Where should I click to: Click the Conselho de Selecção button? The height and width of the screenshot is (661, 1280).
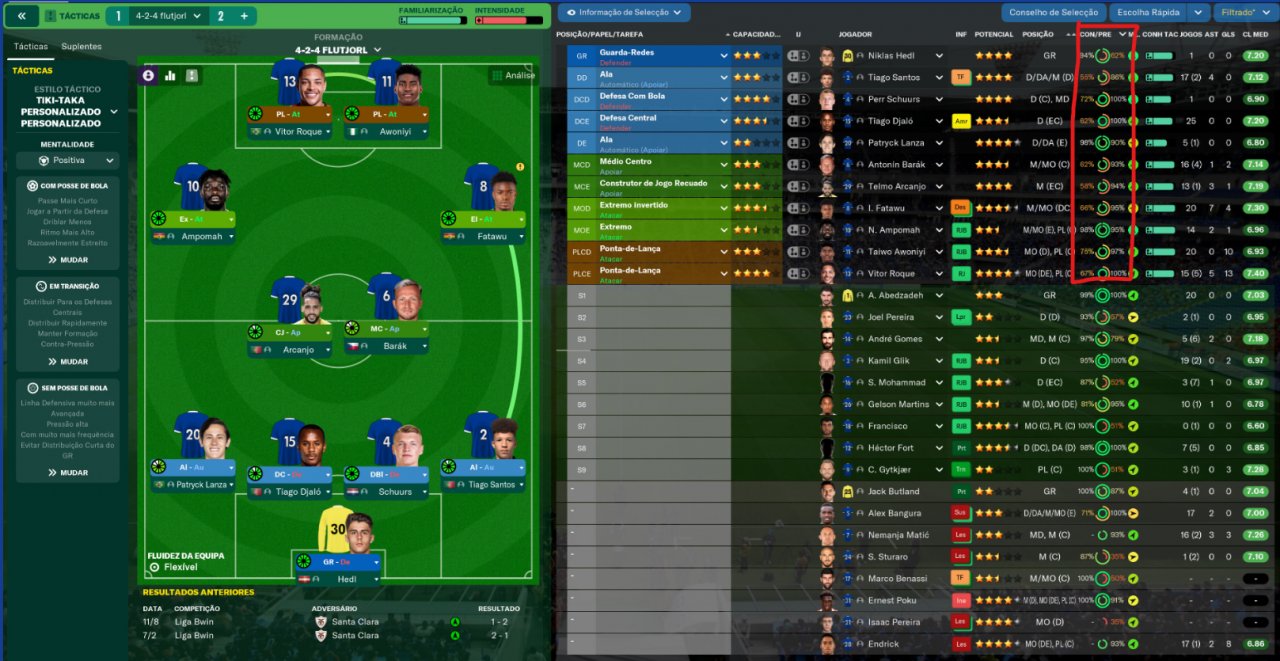(x=1053, y=13)
